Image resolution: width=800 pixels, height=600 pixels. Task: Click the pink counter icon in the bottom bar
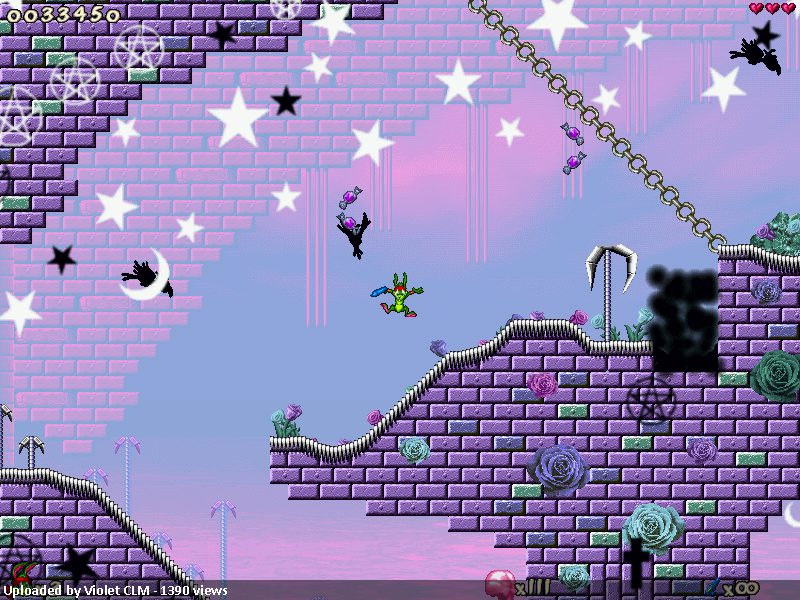click(x=498, y=583)
